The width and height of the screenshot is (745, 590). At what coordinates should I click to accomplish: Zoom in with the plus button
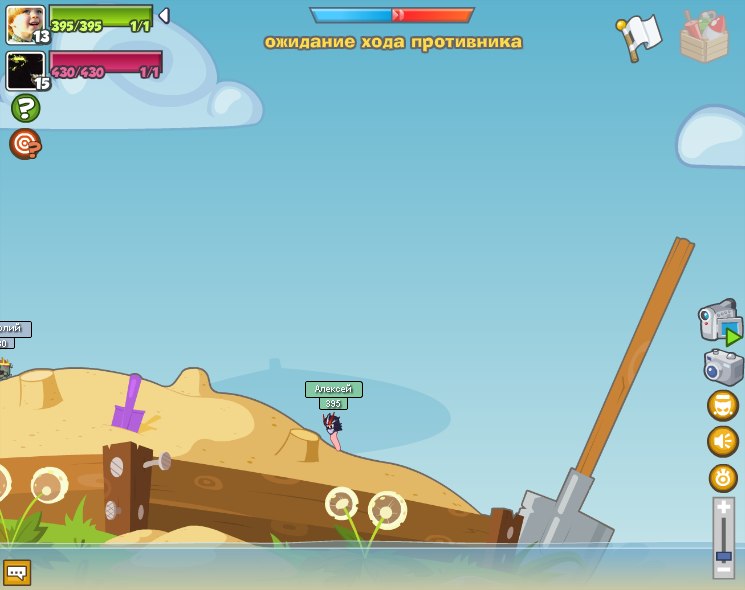click(723, 508)
